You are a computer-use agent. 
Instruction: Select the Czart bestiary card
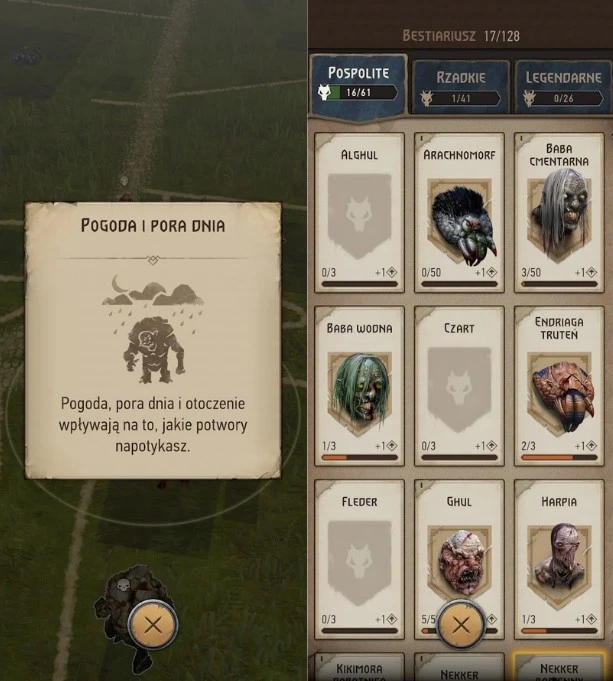(x=459, y=386)
